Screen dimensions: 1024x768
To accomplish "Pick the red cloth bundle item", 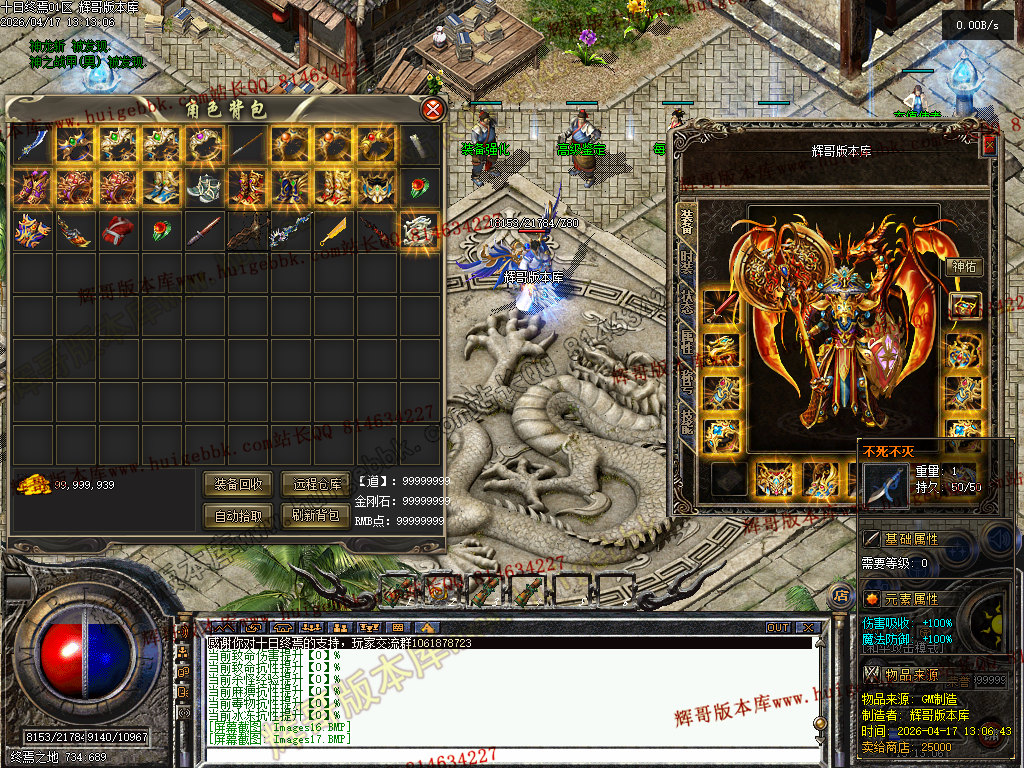I will click(118, 232).
